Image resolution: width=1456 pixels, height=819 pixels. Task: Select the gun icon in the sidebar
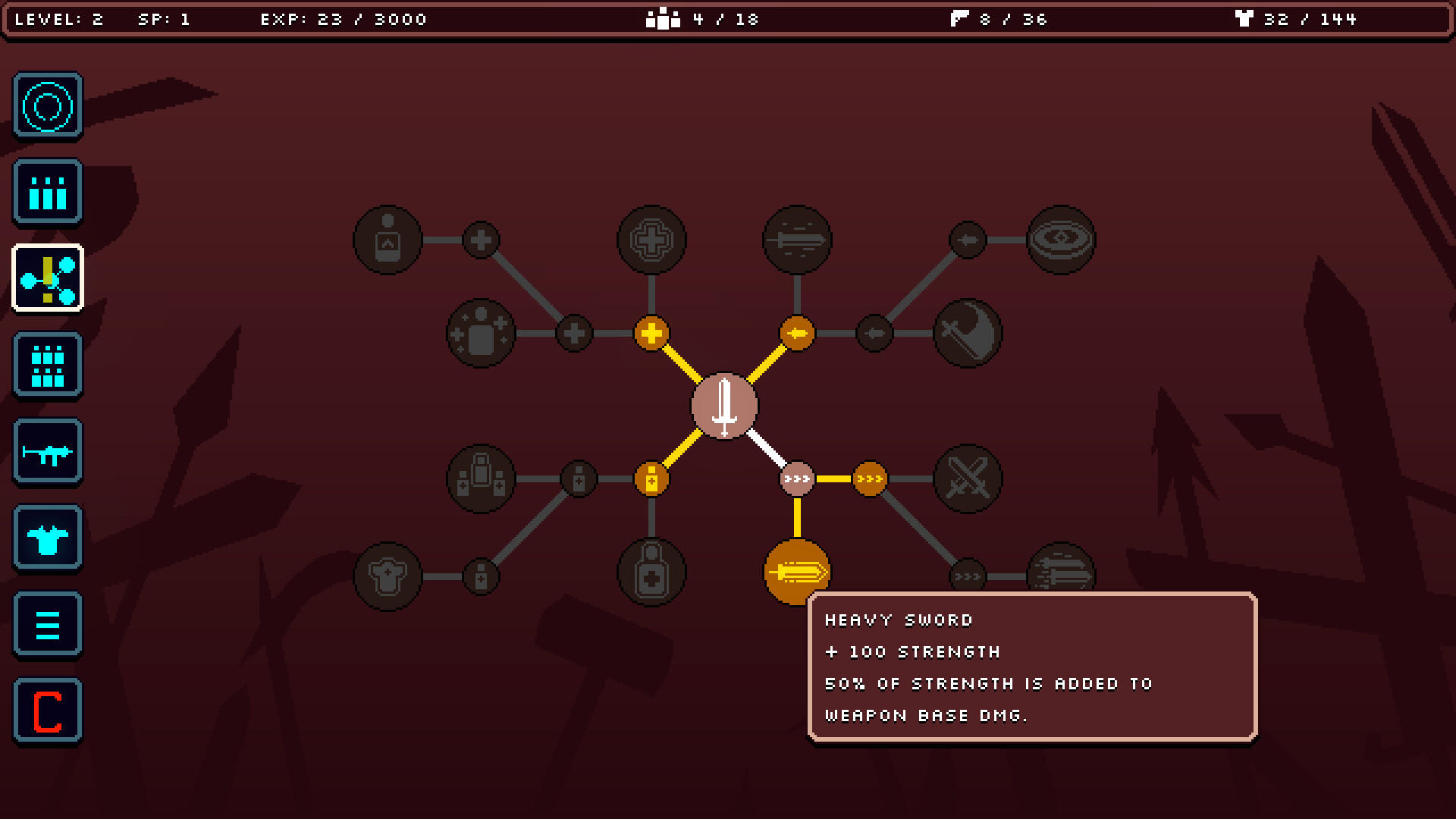pyautogui.click(x=47, y=451)
